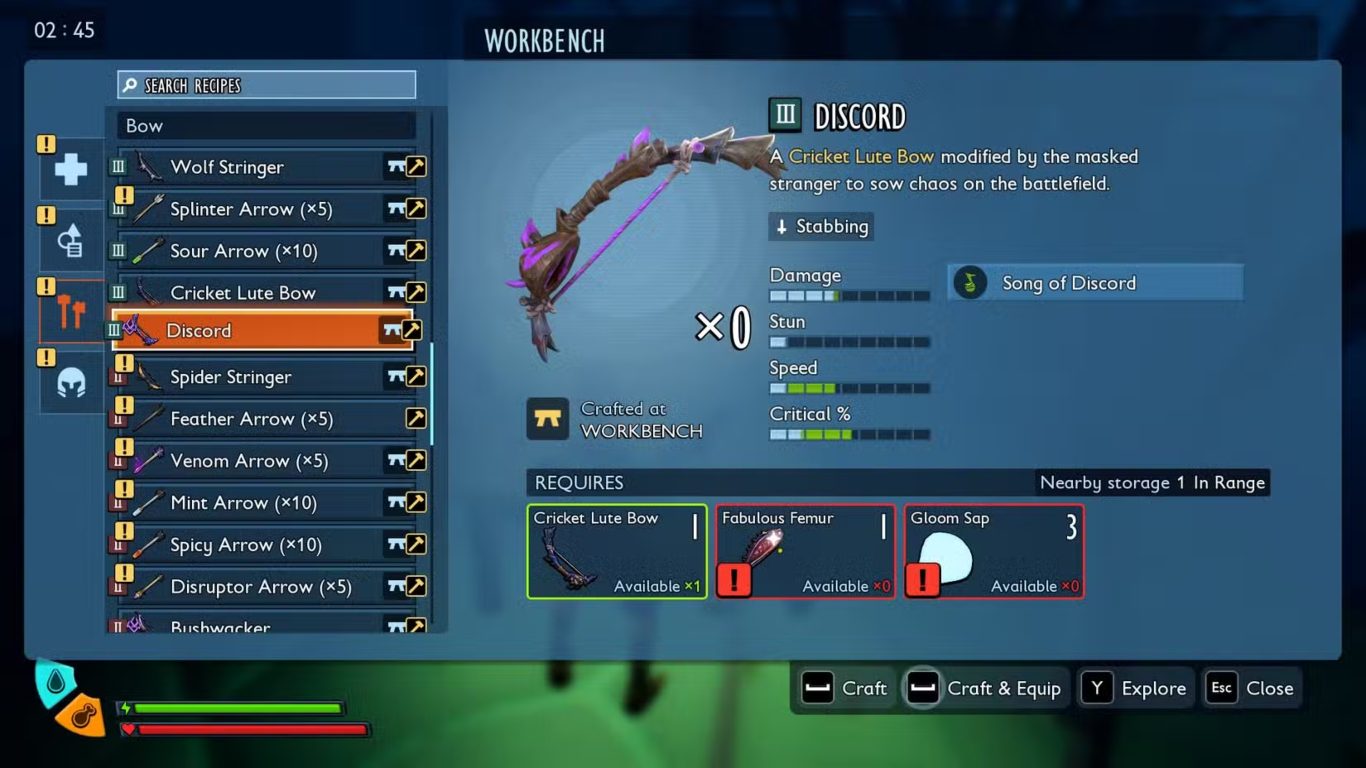The height and width of the screenshot is (768, 1366).
Task: Click the Search Recipes field
Action: (266, 85)
